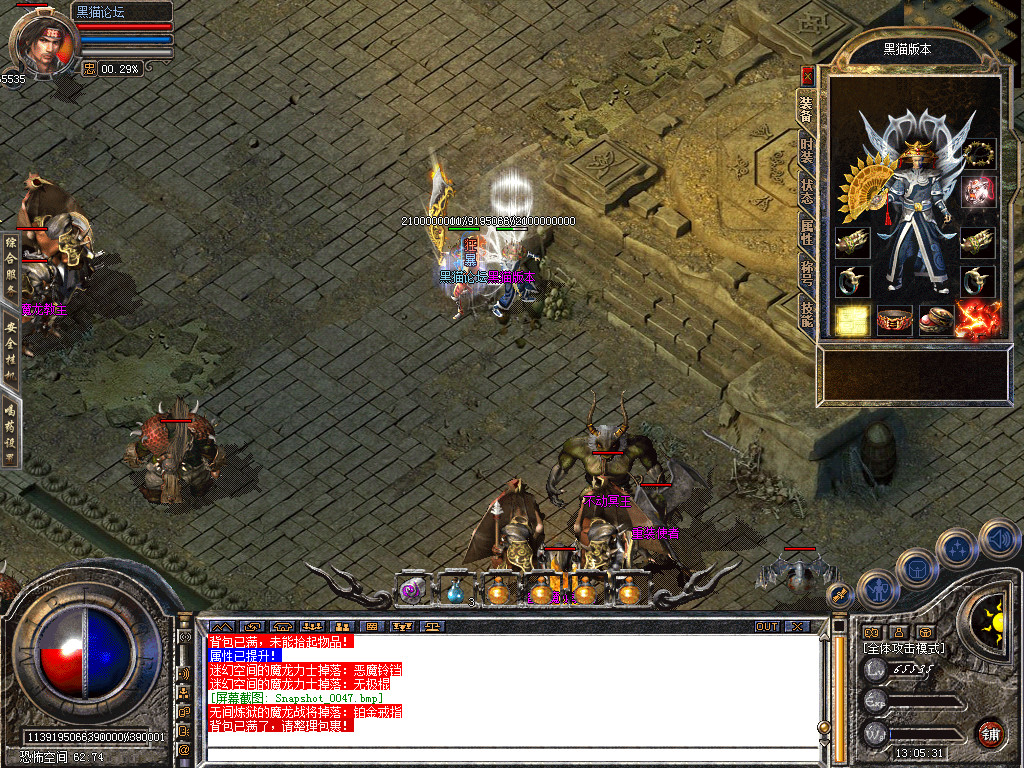The width and height of the screenshot is (1024, 768).
Task: Switch to the 时装 fashion tab
Action: [807, 150]
